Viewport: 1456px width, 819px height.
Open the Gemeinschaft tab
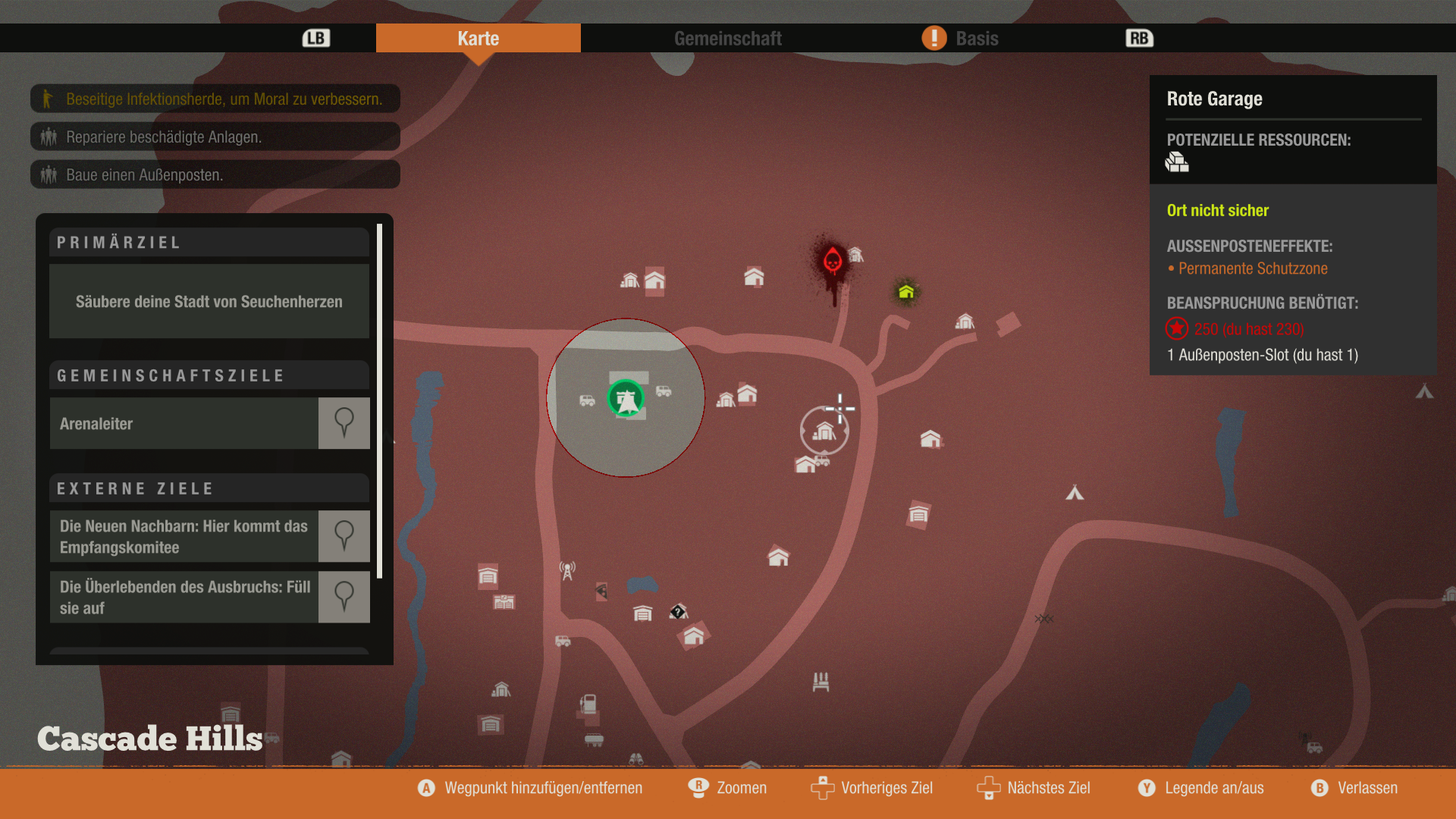(x=727, y=39)
